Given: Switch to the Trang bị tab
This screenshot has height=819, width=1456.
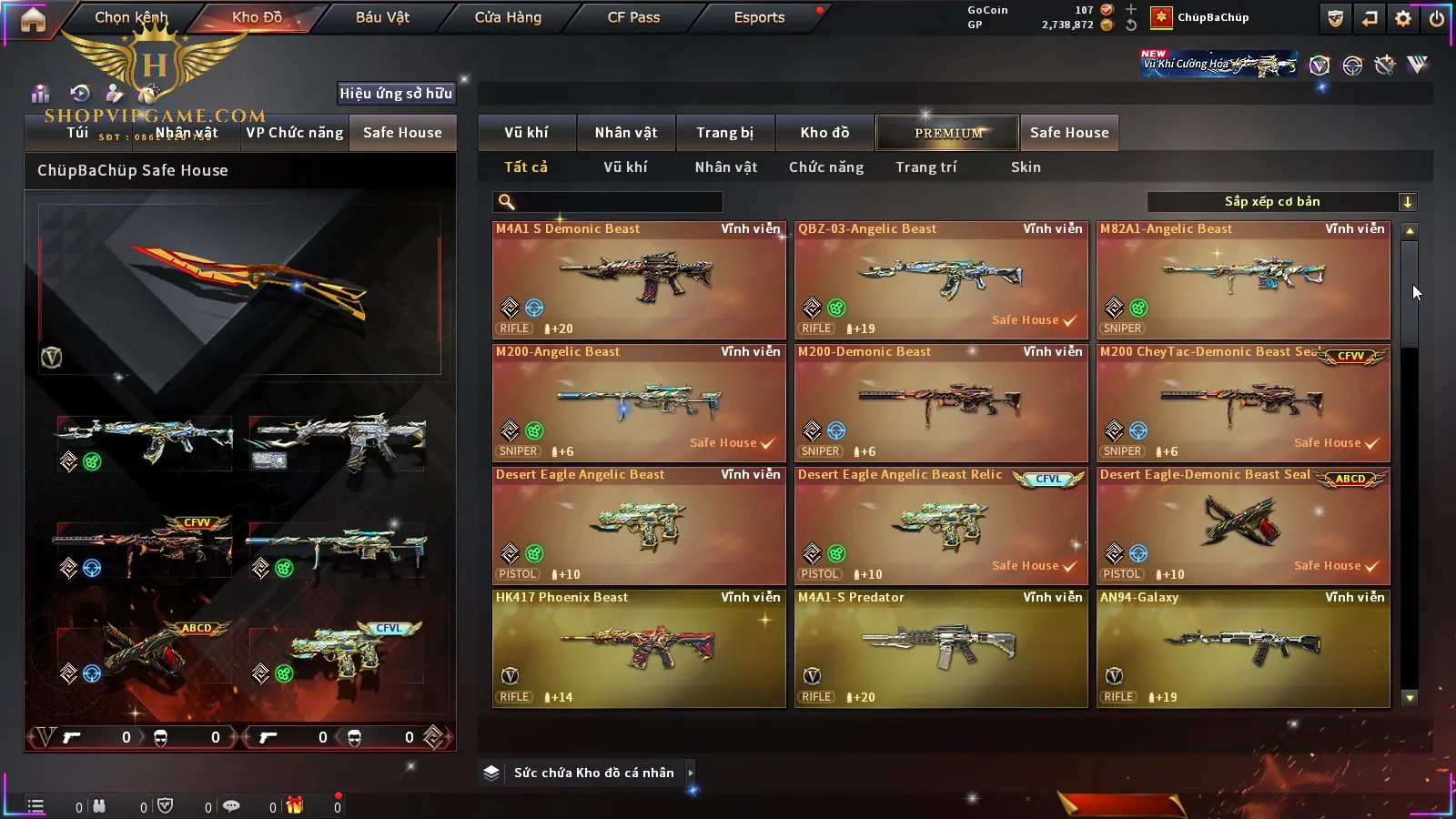Looking at the screenshot, I should (724, 133).
